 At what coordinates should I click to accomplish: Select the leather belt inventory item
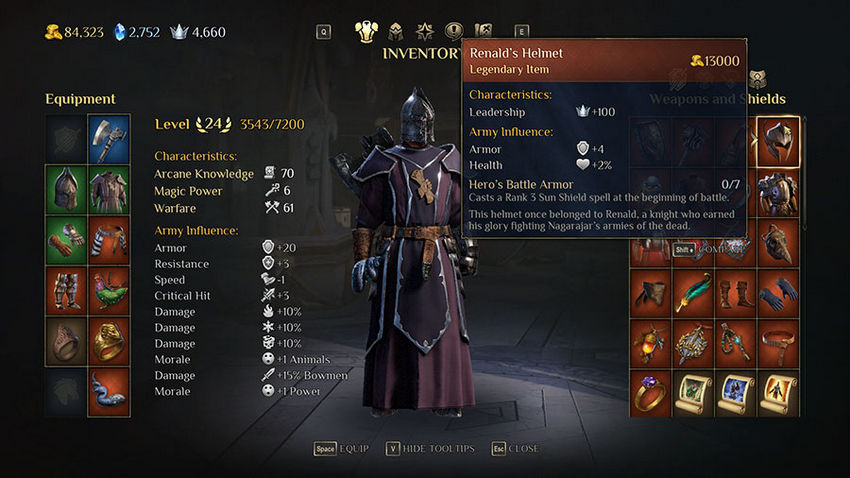(x=778, y=342)
